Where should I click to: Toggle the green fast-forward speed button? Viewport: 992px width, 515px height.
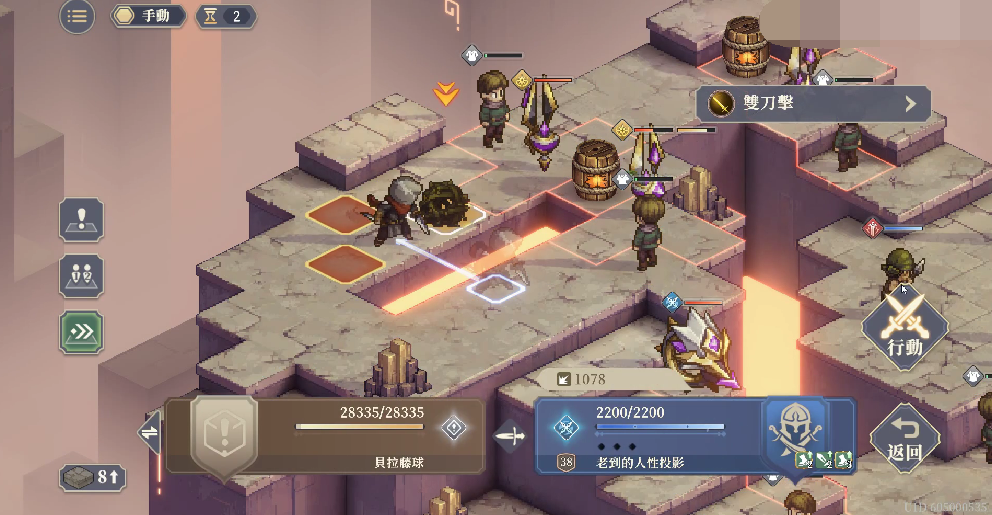(81, 331)
